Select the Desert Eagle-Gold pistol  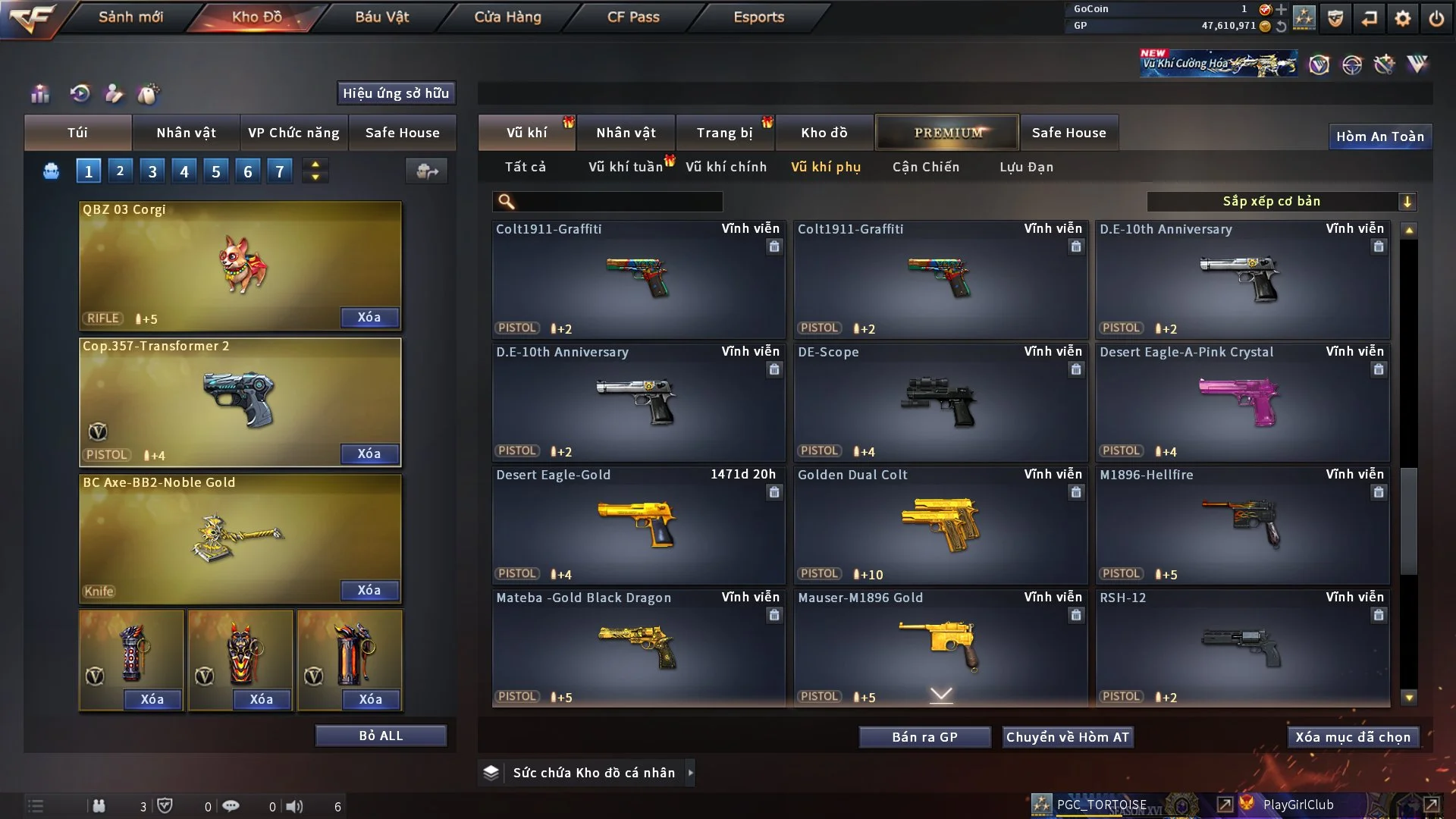[x=637, y=525]
